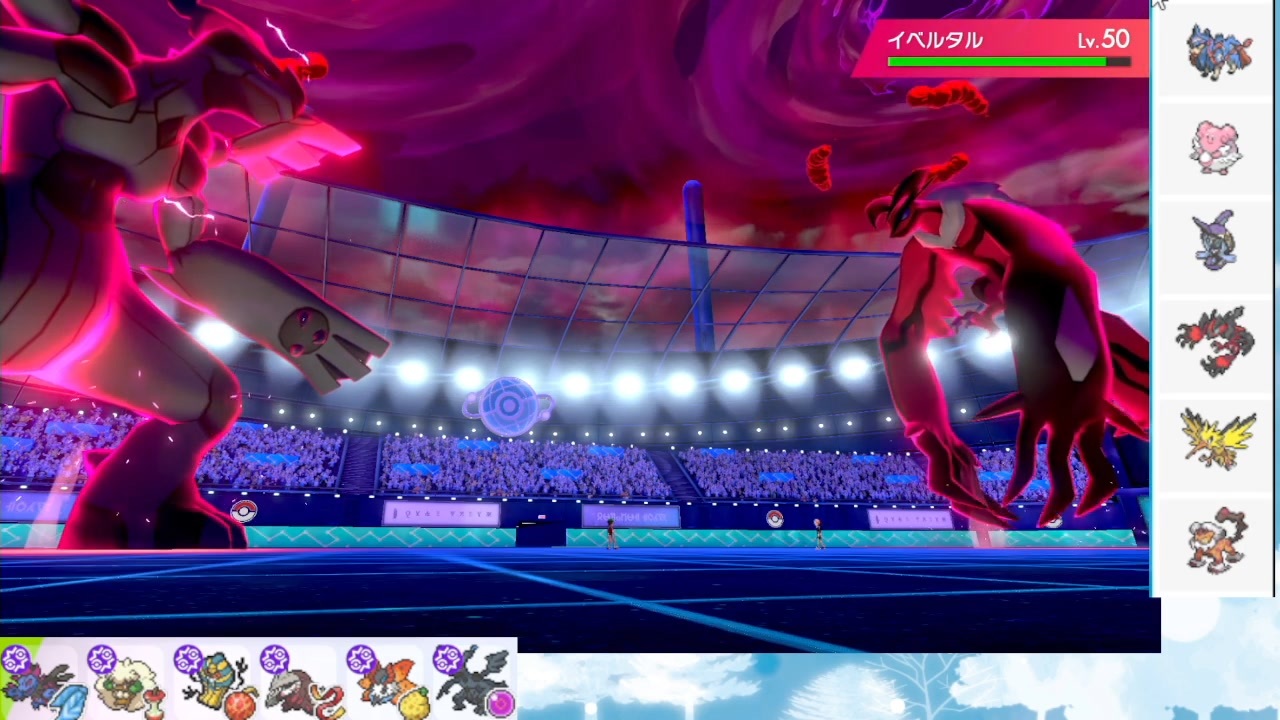This screenshot has height=720, width=1280.
Task: Click the Poké Ball emblem on the left stadium wall
Action: pos(243,510)
